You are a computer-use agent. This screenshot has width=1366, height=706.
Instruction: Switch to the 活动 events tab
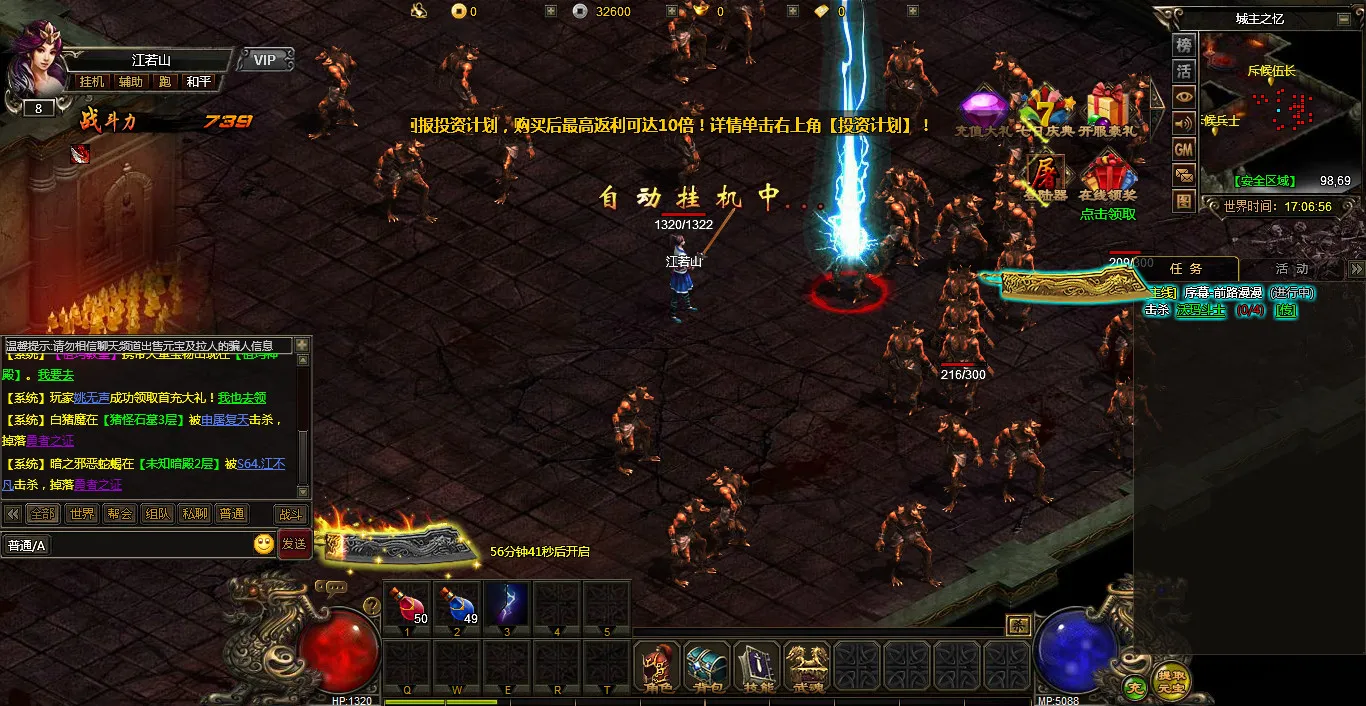[1291, 269]
